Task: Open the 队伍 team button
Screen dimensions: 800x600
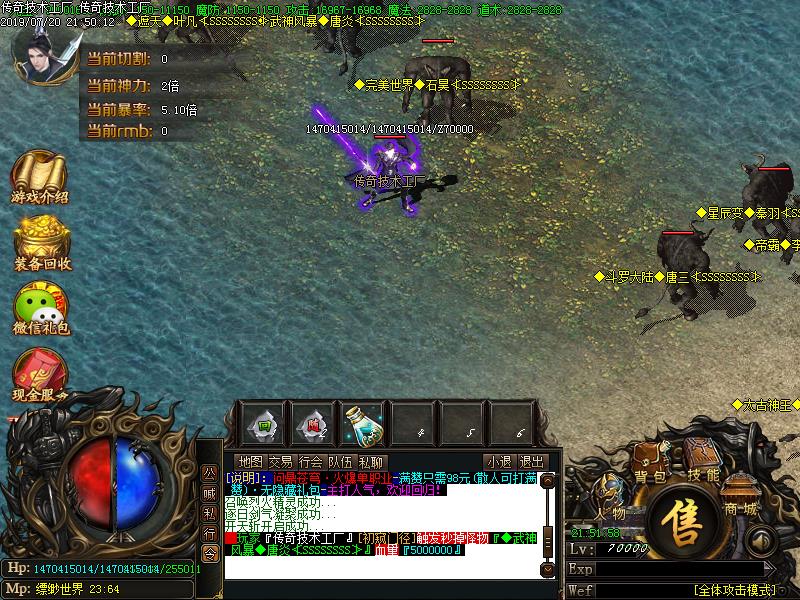Action: click(x=341, y=462)
